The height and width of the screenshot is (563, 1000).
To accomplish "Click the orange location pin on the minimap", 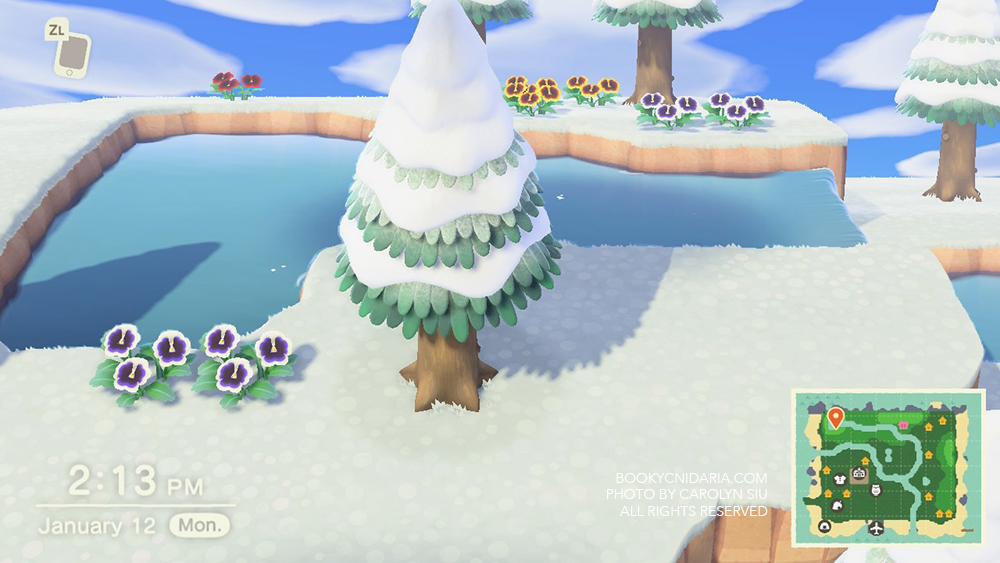I will pos(836,416).
